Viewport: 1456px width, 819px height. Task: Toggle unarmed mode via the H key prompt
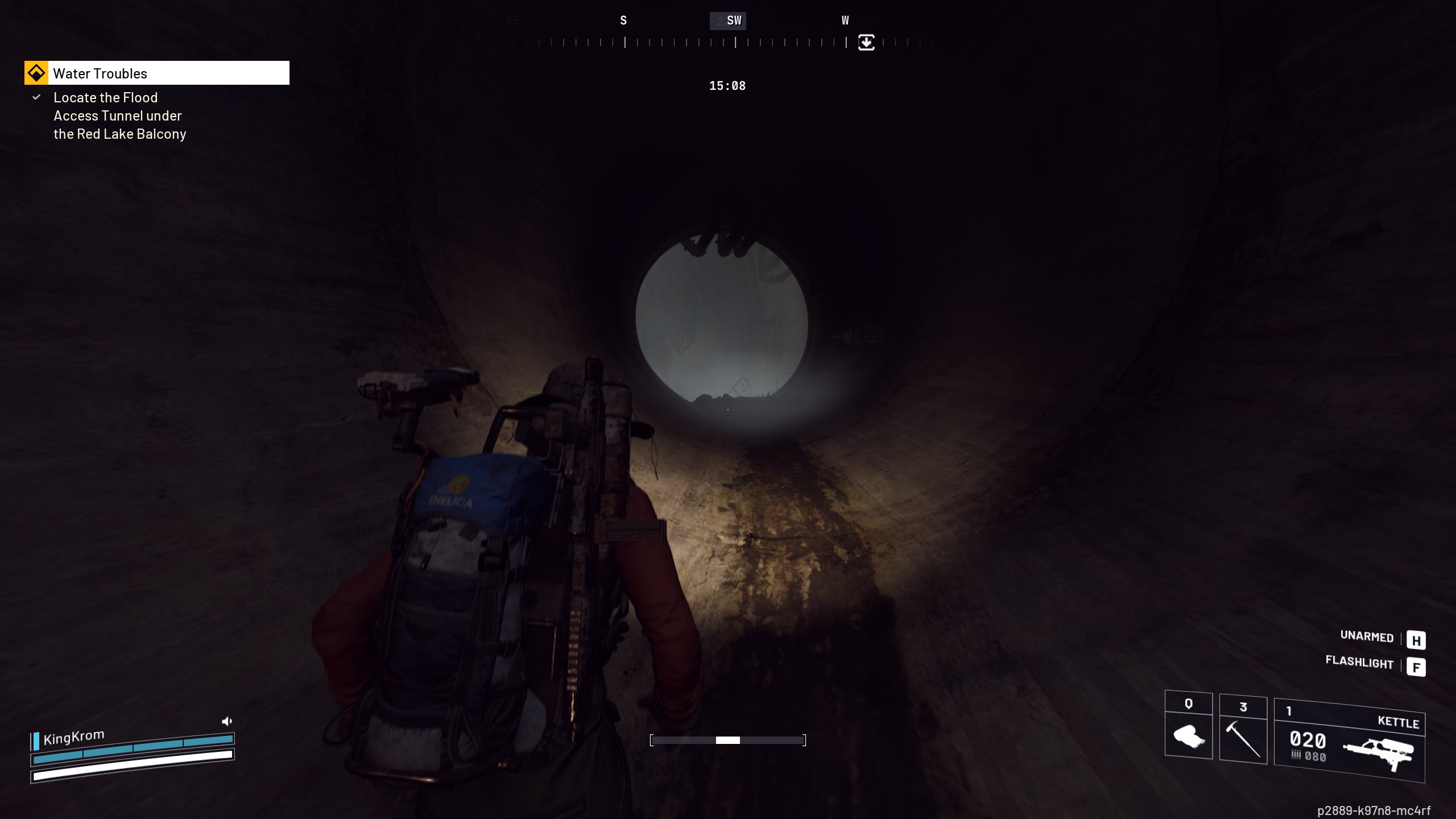tap(1417, 639)
